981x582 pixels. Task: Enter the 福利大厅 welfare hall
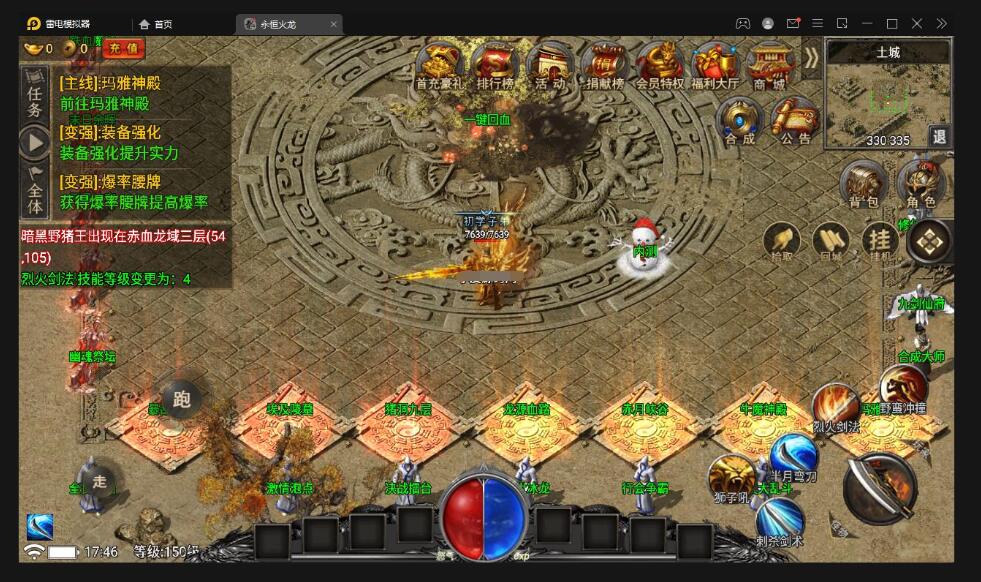click(714, 66)
